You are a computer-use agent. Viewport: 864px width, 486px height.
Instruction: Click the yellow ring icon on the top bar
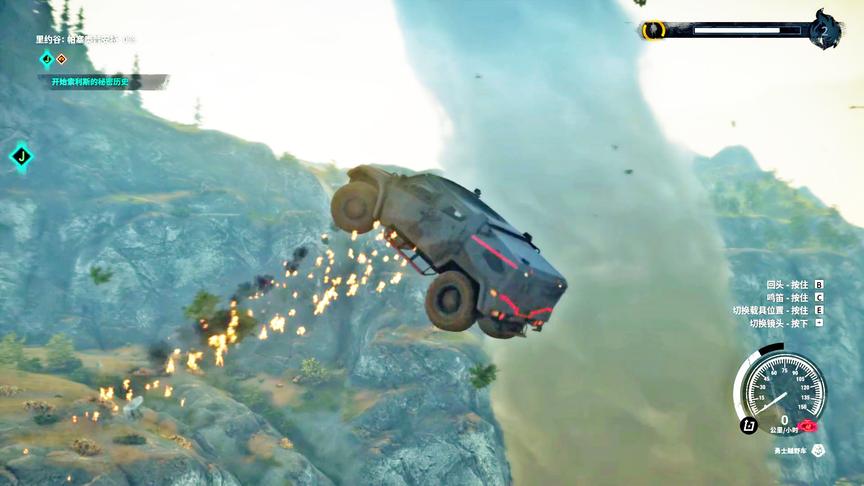(653, 30)
